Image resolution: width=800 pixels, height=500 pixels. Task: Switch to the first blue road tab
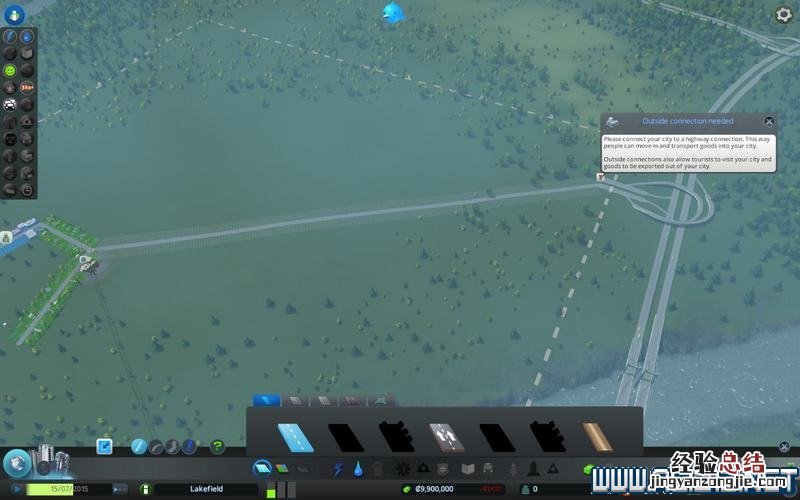click(266, 401)
